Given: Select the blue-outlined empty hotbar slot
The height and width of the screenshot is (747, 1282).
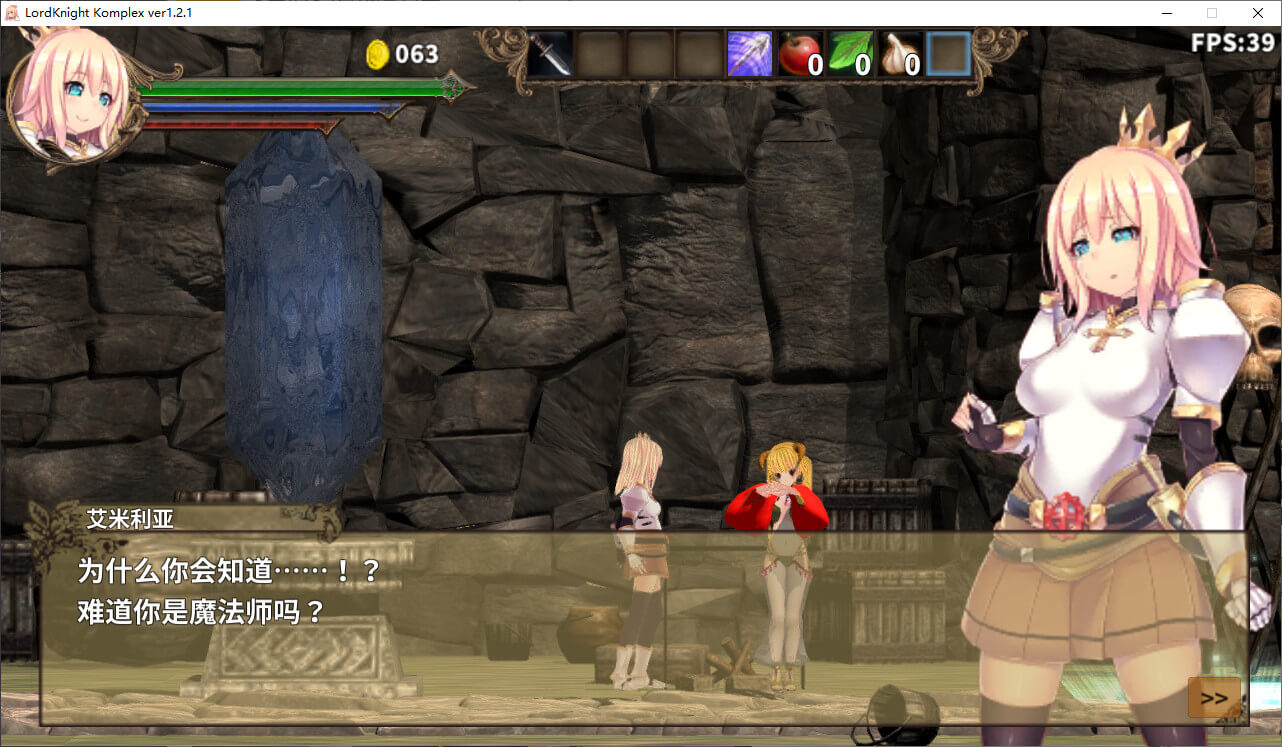Looking at the screenshot, I should 948,53.
